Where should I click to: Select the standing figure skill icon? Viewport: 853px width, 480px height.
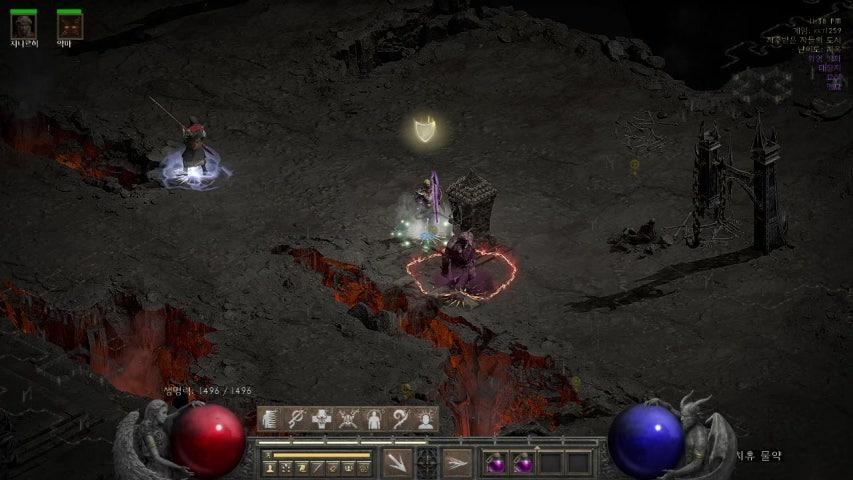[x=374, y=420]
